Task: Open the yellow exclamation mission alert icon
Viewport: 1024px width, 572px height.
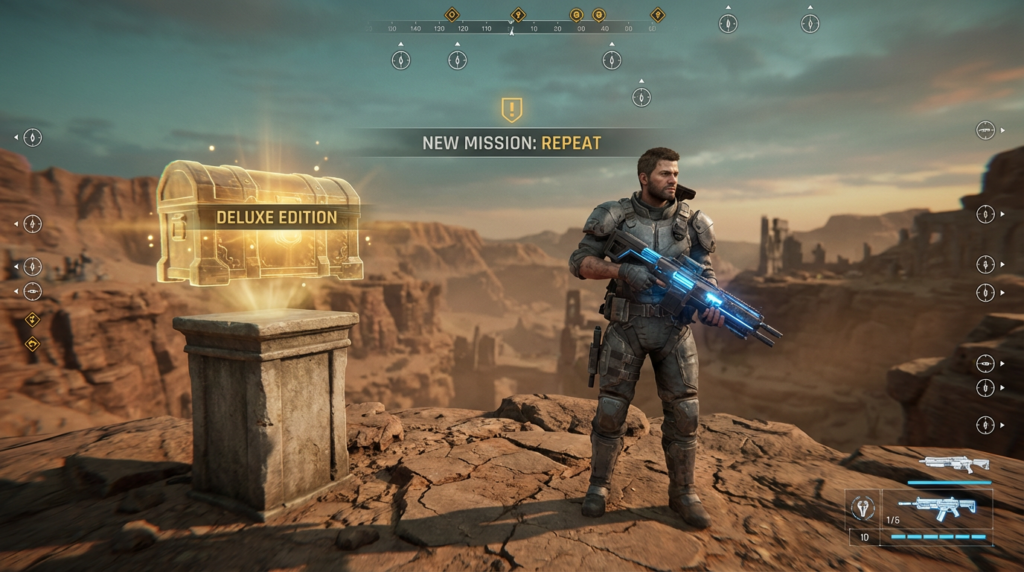Action: 512,109
